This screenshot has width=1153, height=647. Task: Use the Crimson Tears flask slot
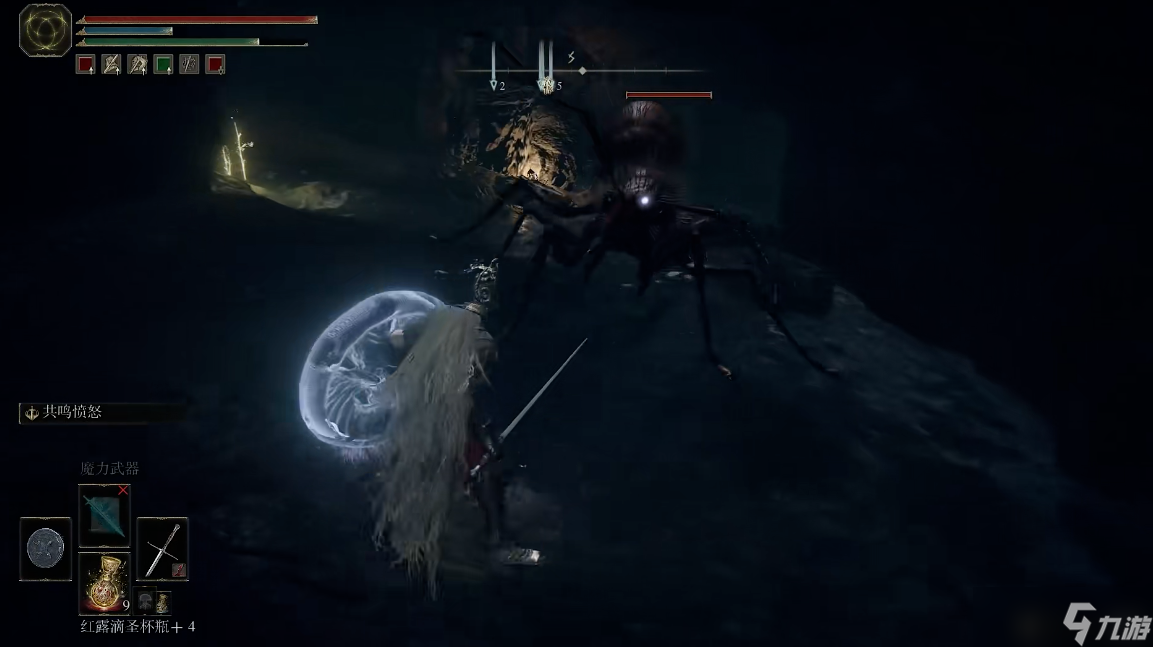point(104,582)
